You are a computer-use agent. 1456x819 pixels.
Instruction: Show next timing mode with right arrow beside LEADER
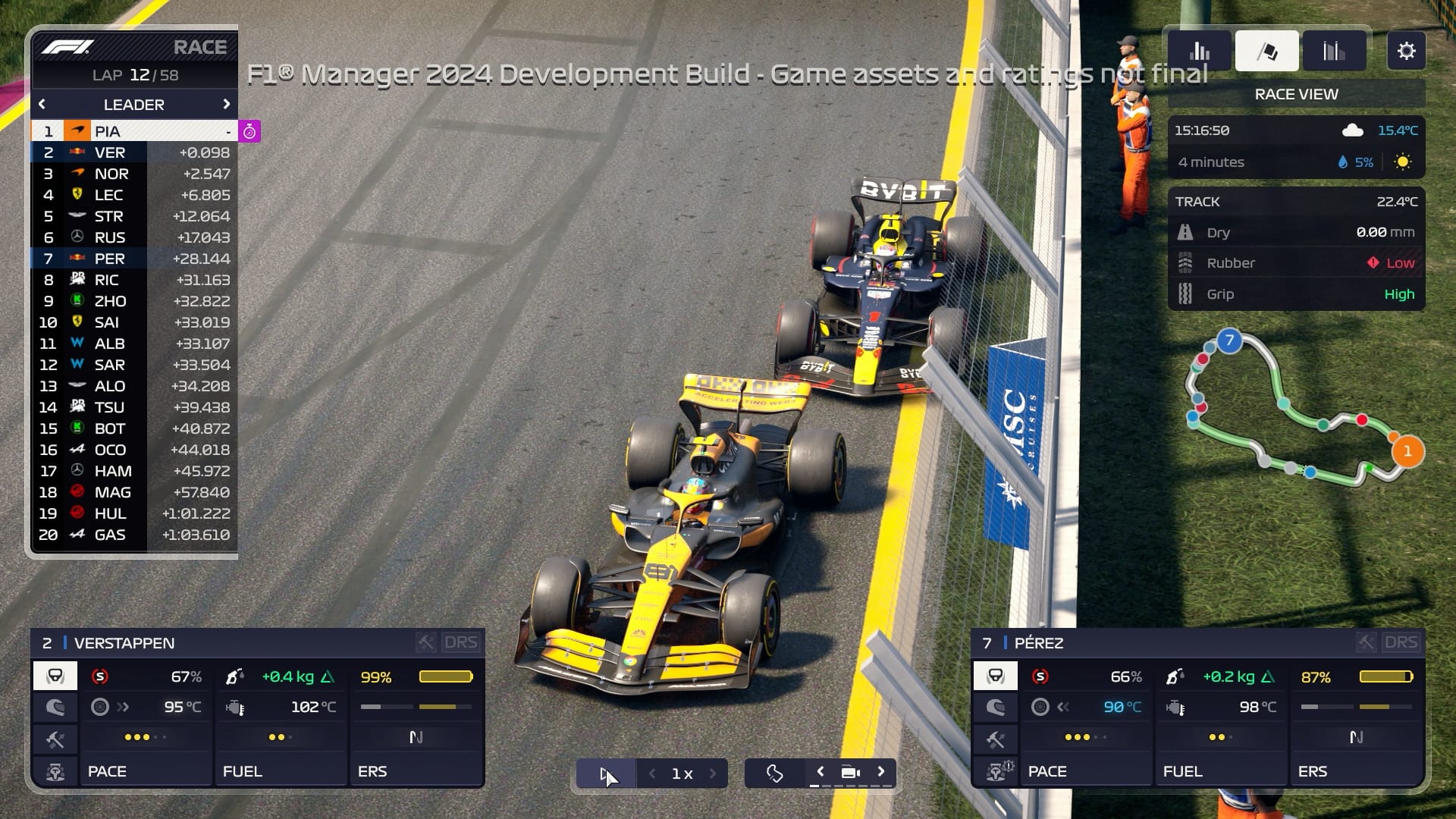pyautogui.click(x=226, y=104)
